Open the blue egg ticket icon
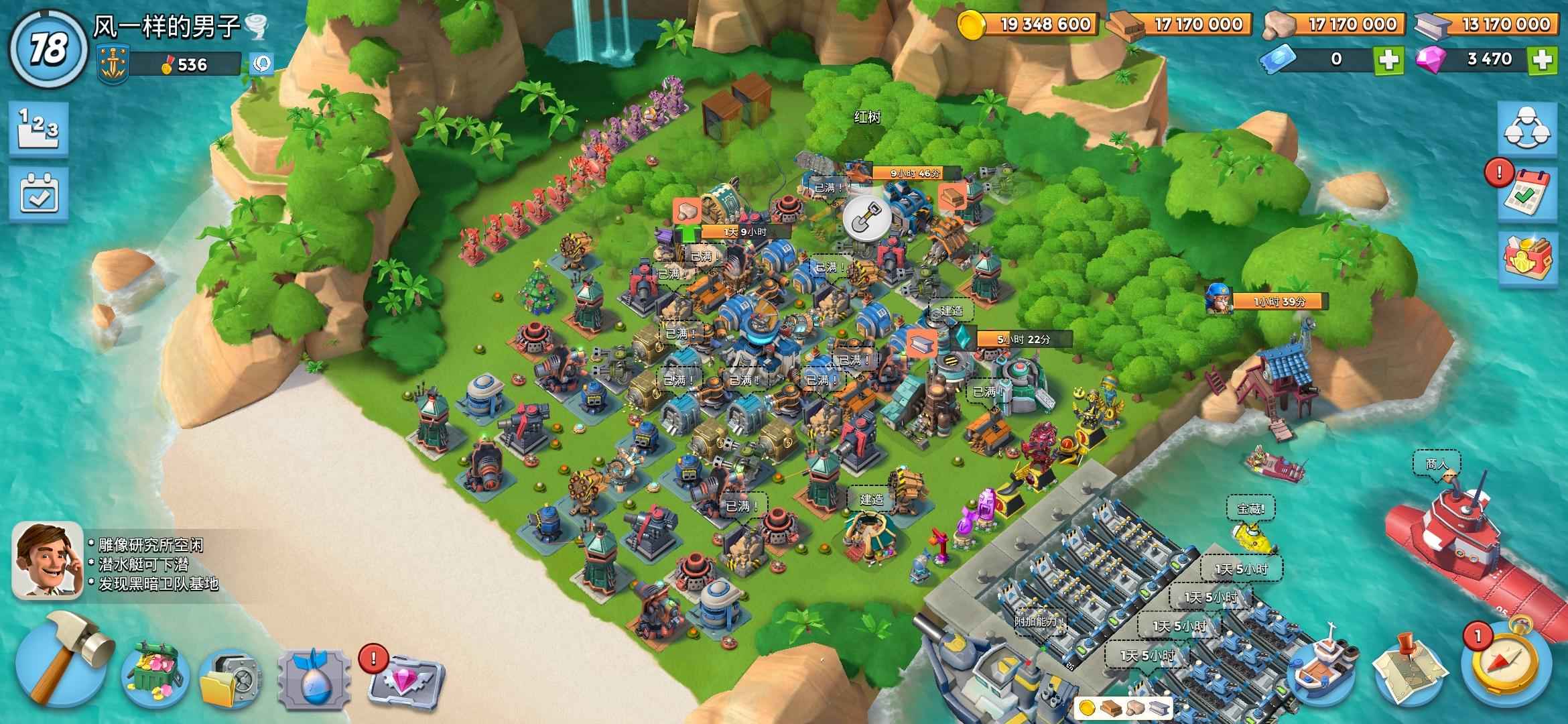Viewport: 1568px width, 724px height. pyautogui.click(x=314, y=678)
